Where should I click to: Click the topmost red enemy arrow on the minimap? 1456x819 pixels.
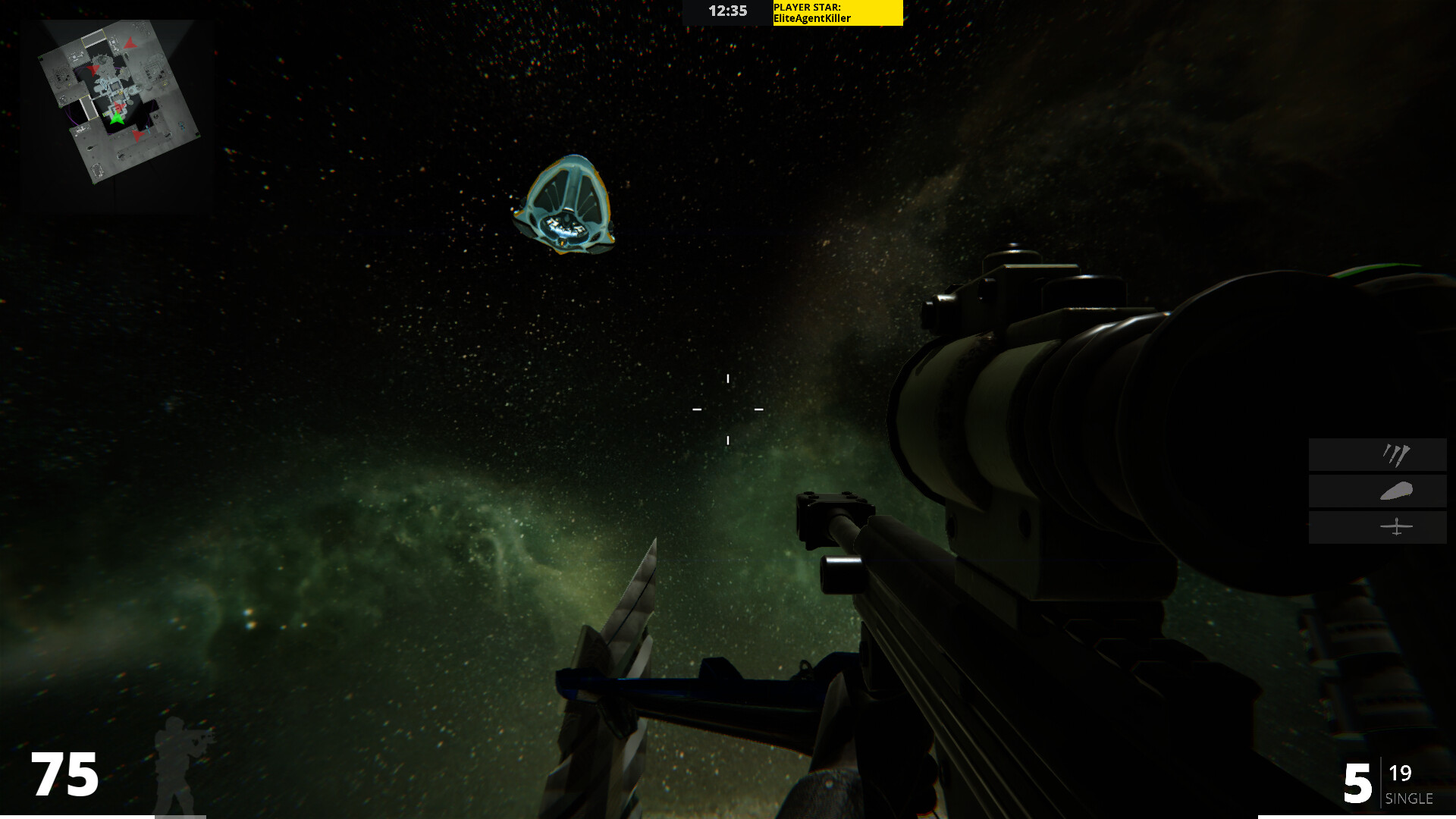click(130, 44)
